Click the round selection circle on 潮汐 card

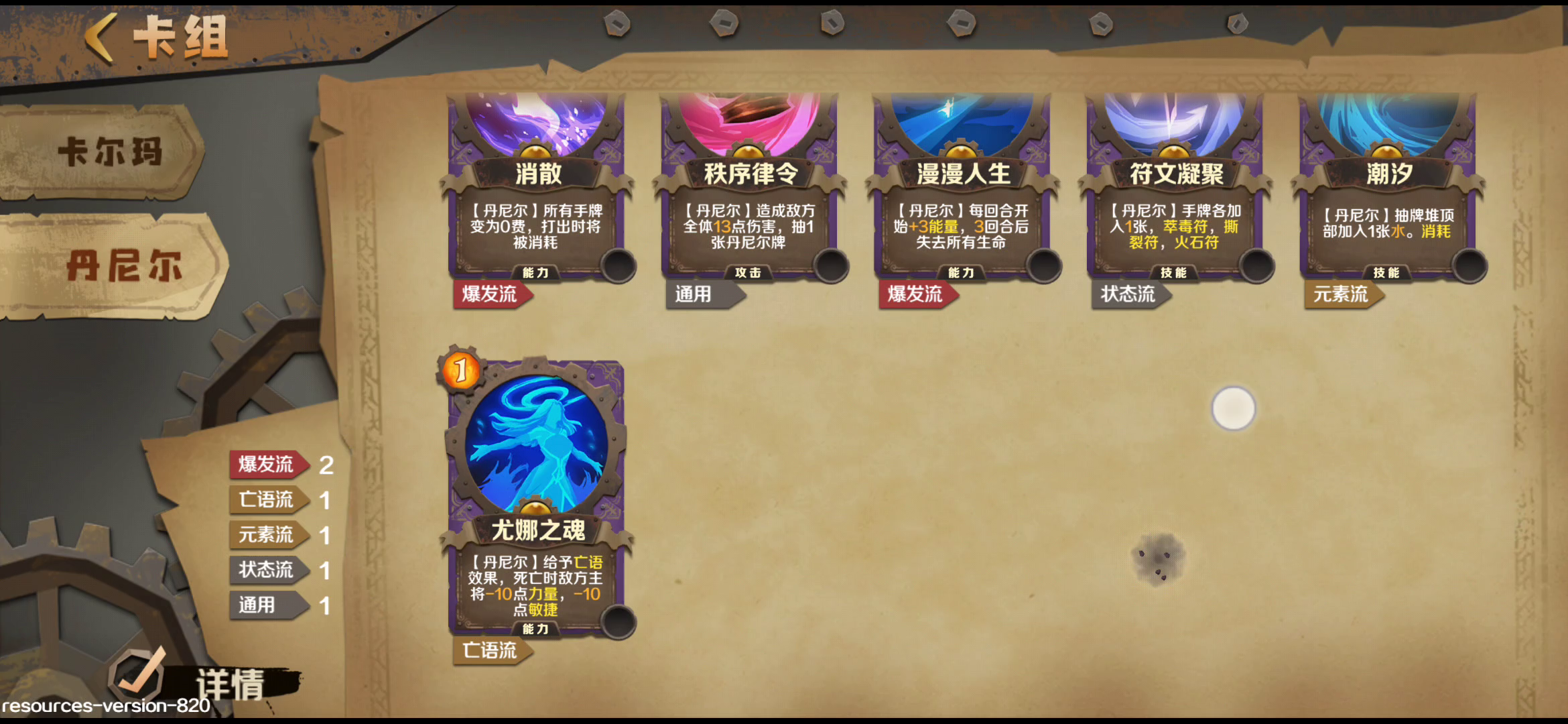tap(1468, 266)
